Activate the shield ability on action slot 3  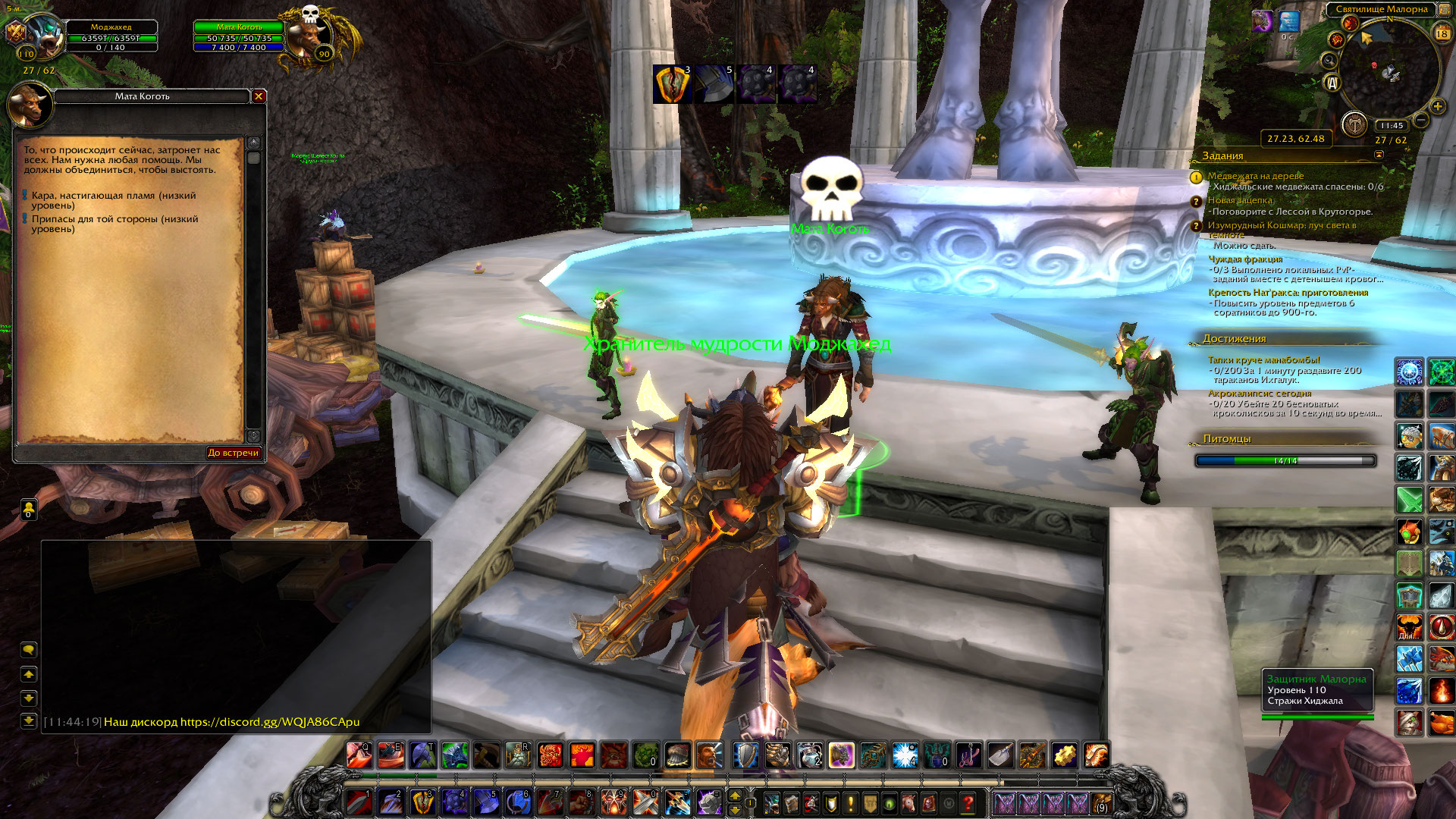pos(422,802)
